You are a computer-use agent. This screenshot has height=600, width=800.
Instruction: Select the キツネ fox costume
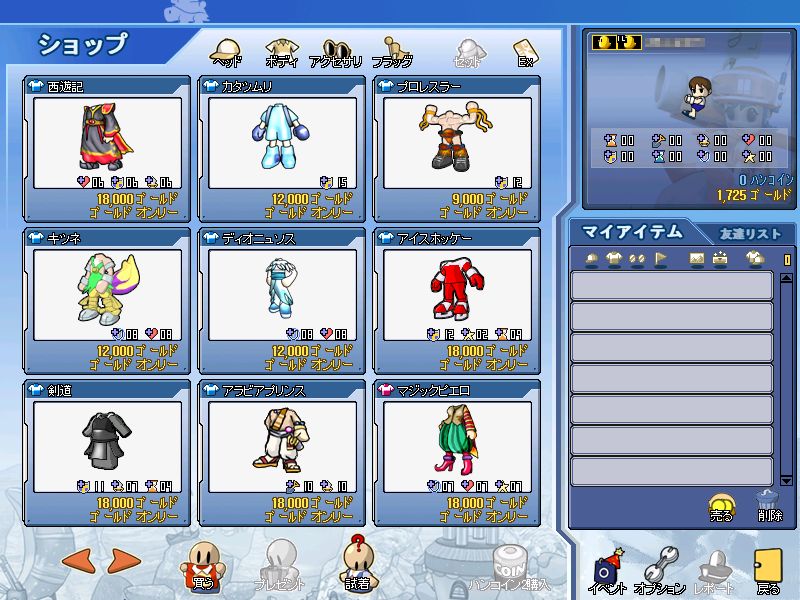(108, 288)
